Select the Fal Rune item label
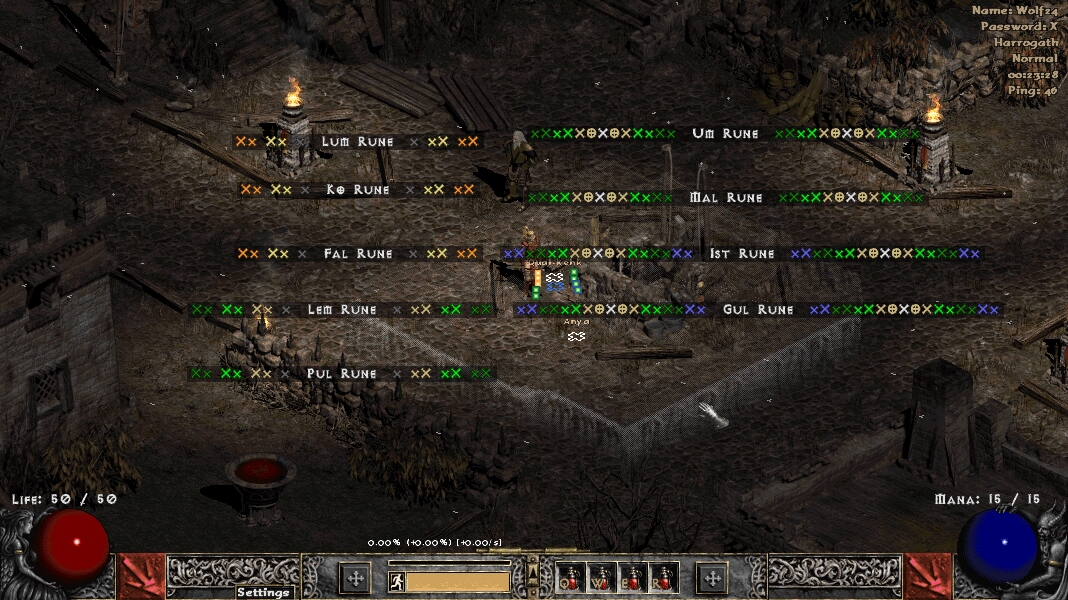The image size is (1068, 600). tap(357, 254)
